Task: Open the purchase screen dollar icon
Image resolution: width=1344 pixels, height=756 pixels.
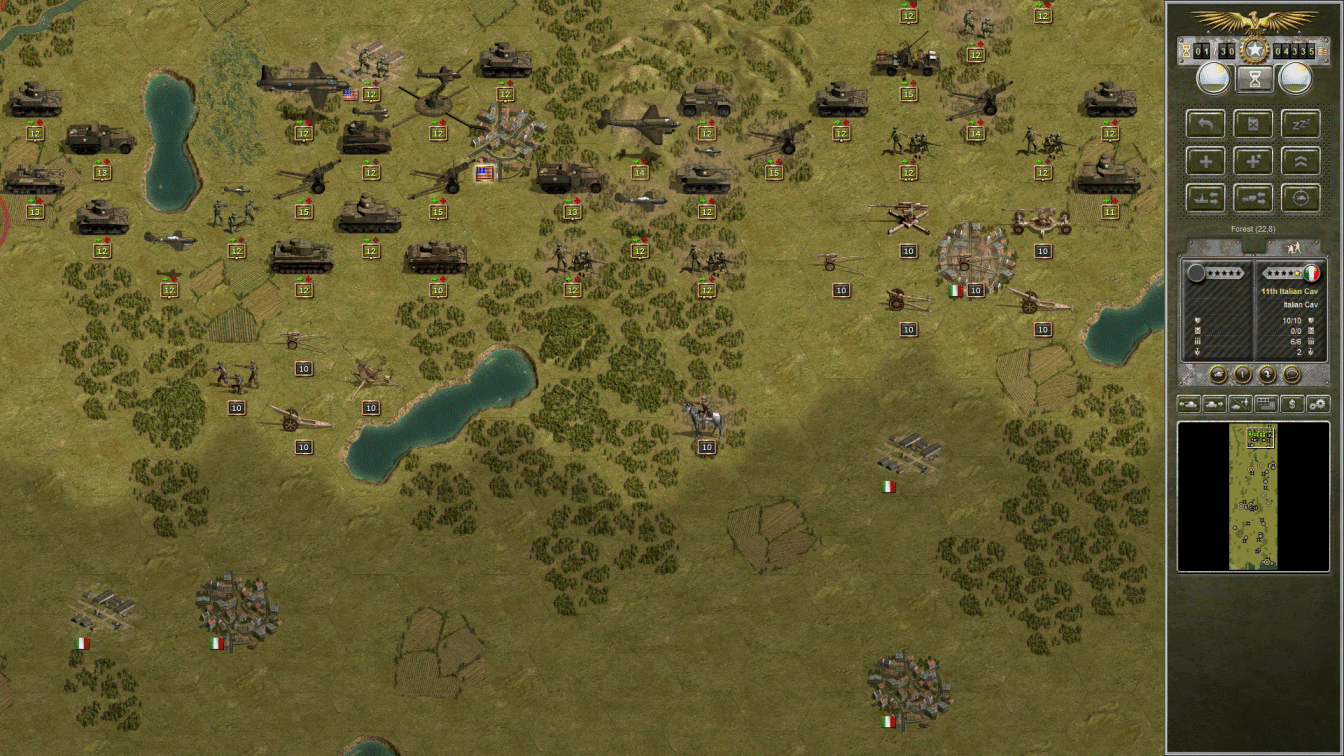Action: click(1290, 403)
